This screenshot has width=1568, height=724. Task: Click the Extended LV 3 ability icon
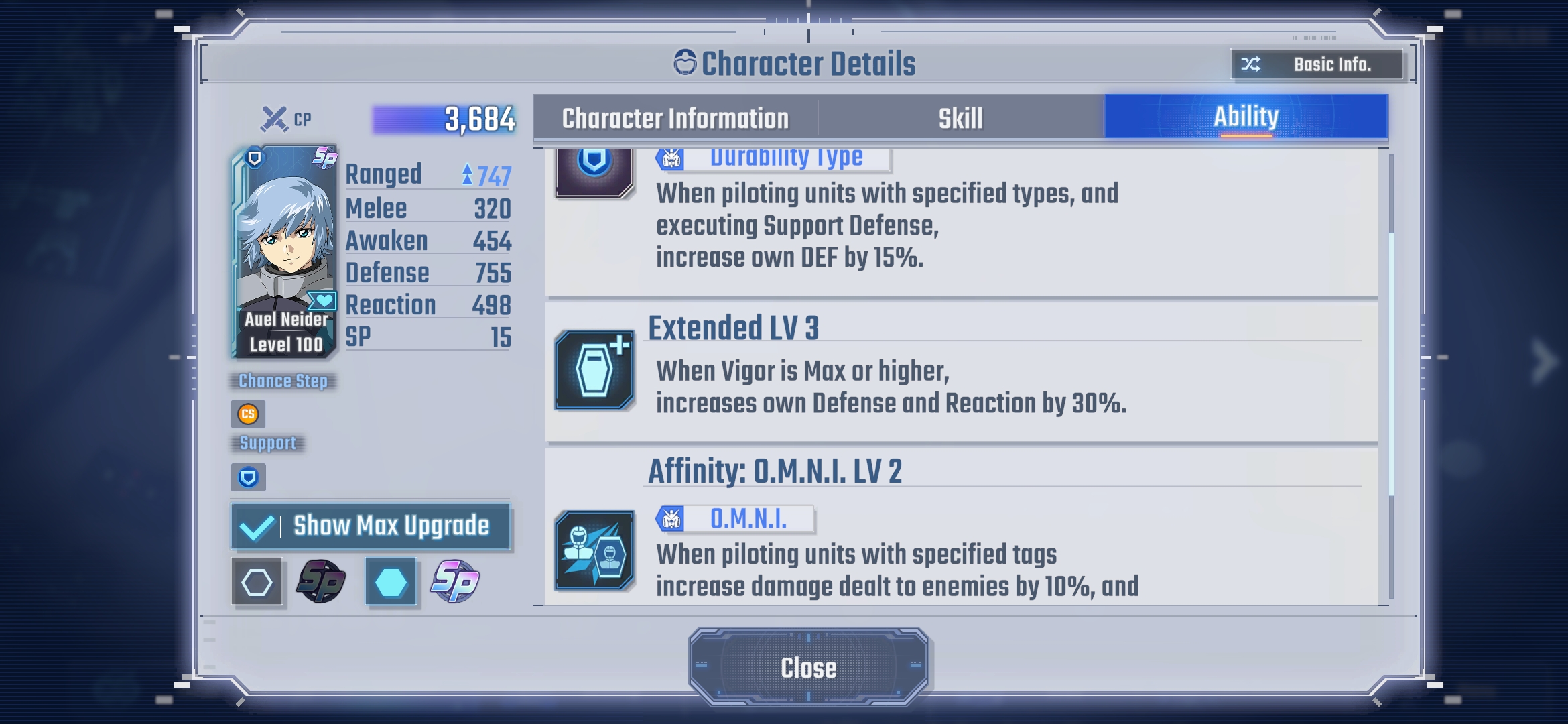594,370
